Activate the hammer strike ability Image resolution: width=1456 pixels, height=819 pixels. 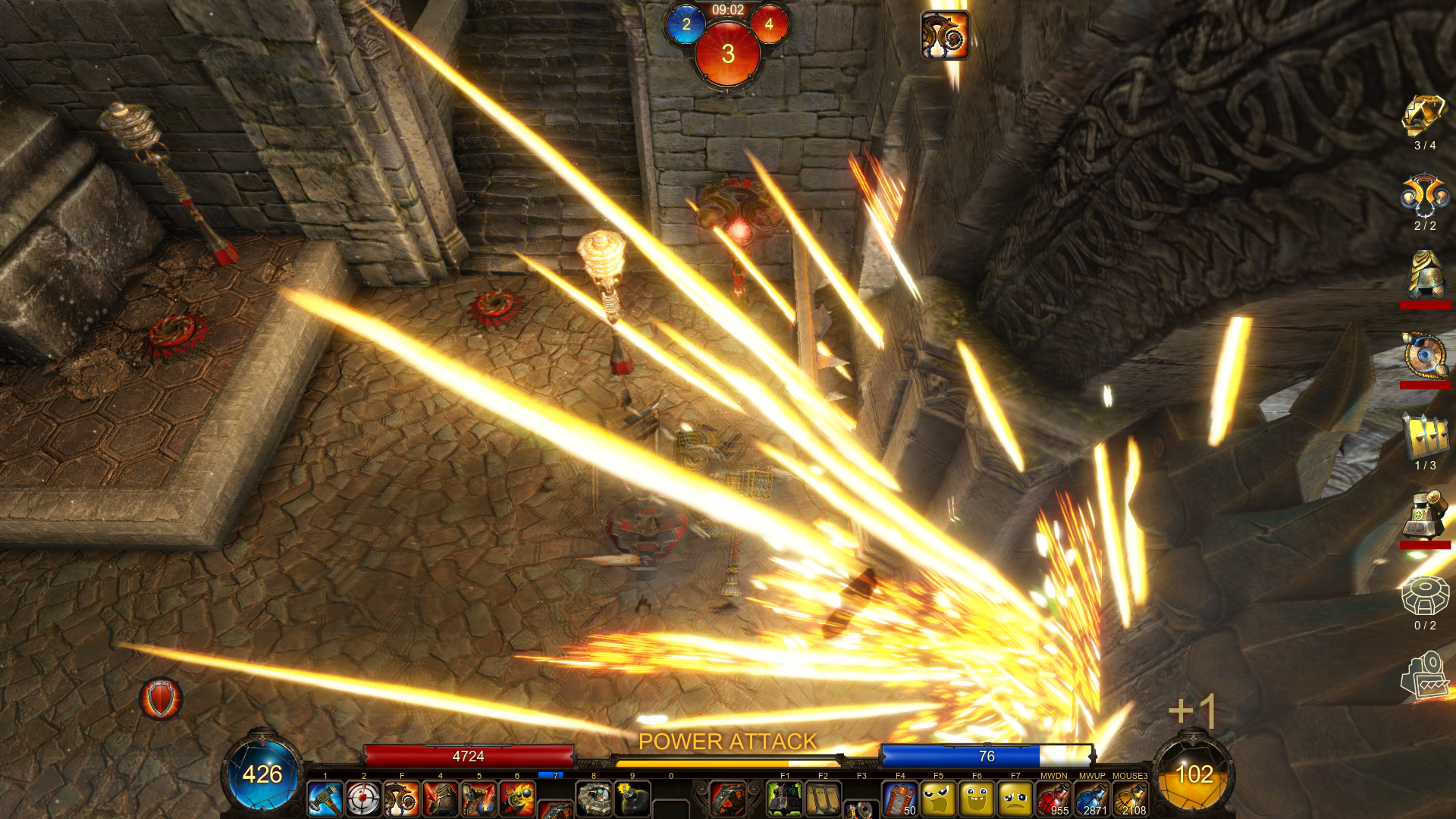click(325, 799)
